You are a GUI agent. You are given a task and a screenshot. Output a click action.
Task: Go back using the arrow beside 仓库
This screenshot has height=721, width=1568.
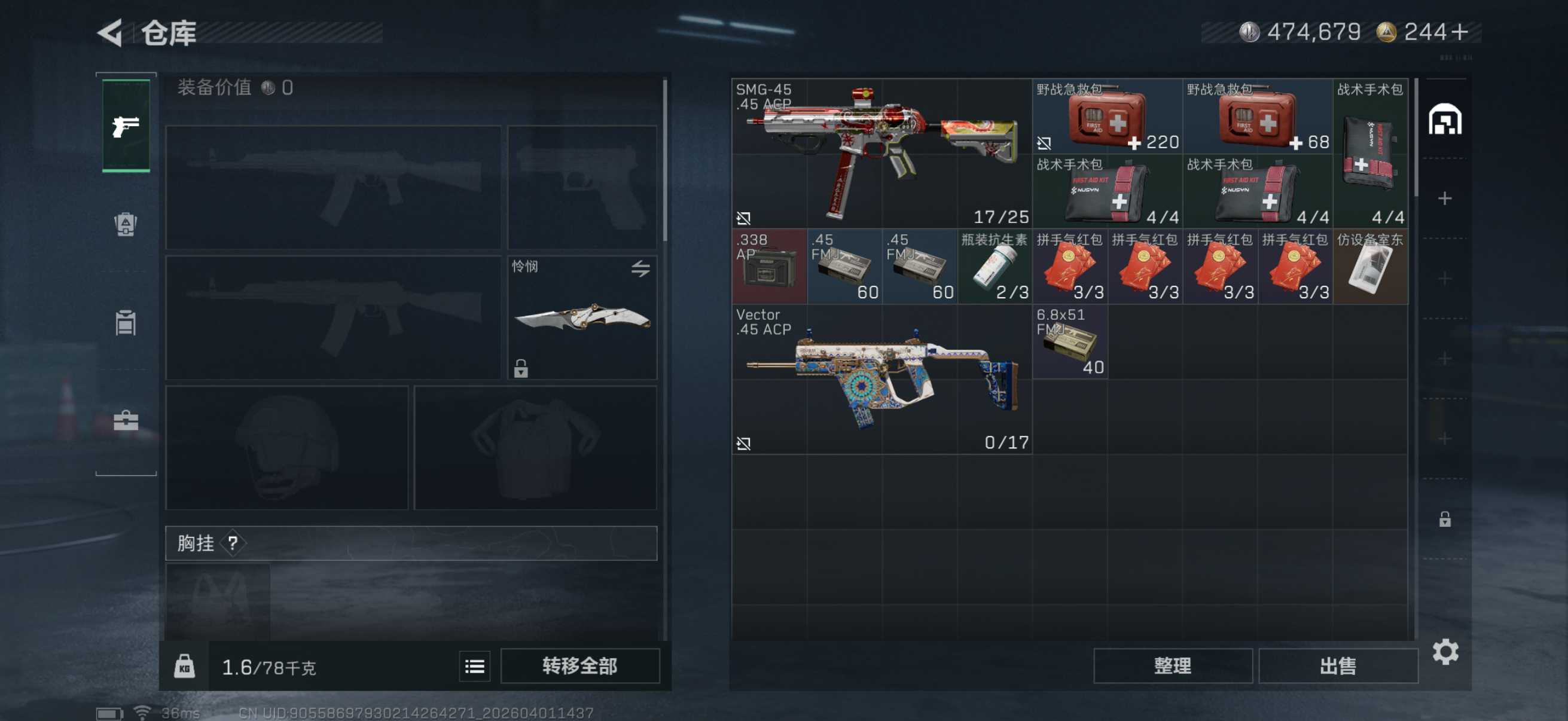point(111,32)
